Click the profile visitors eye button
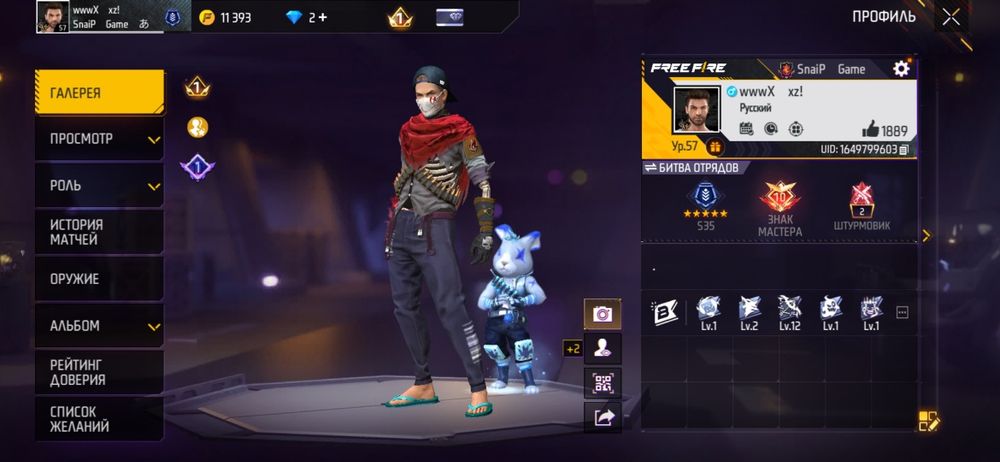The height and width of the screenshot is (462, 1000). click(x=602, y=348)
